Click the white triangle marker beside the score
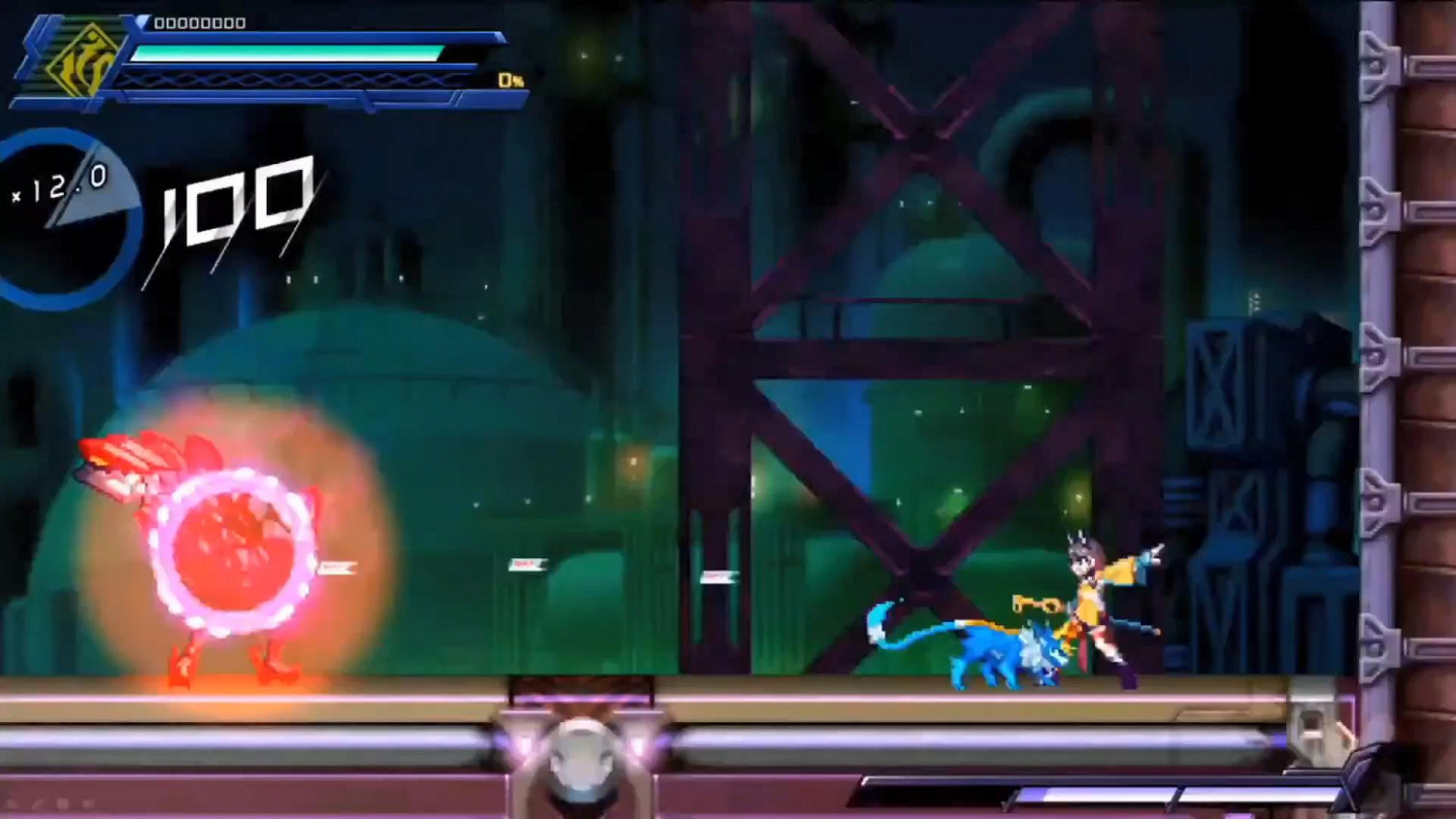This screenshot has height=819, width=1456. pos(144,22)
